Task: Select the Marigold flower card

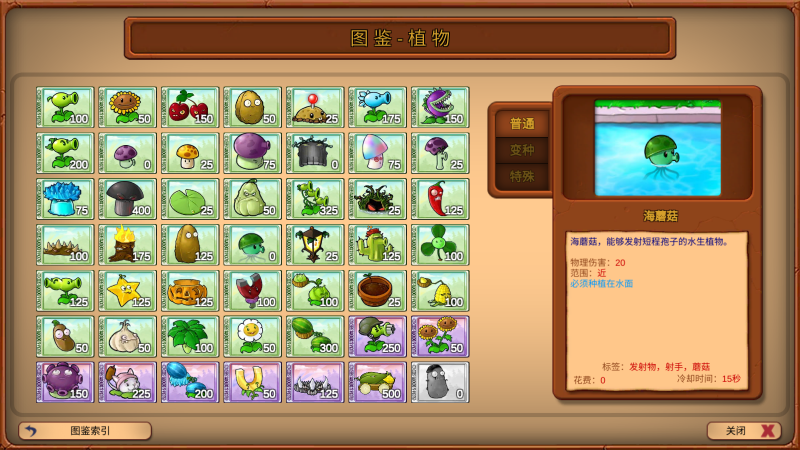Action: [252, 336]
